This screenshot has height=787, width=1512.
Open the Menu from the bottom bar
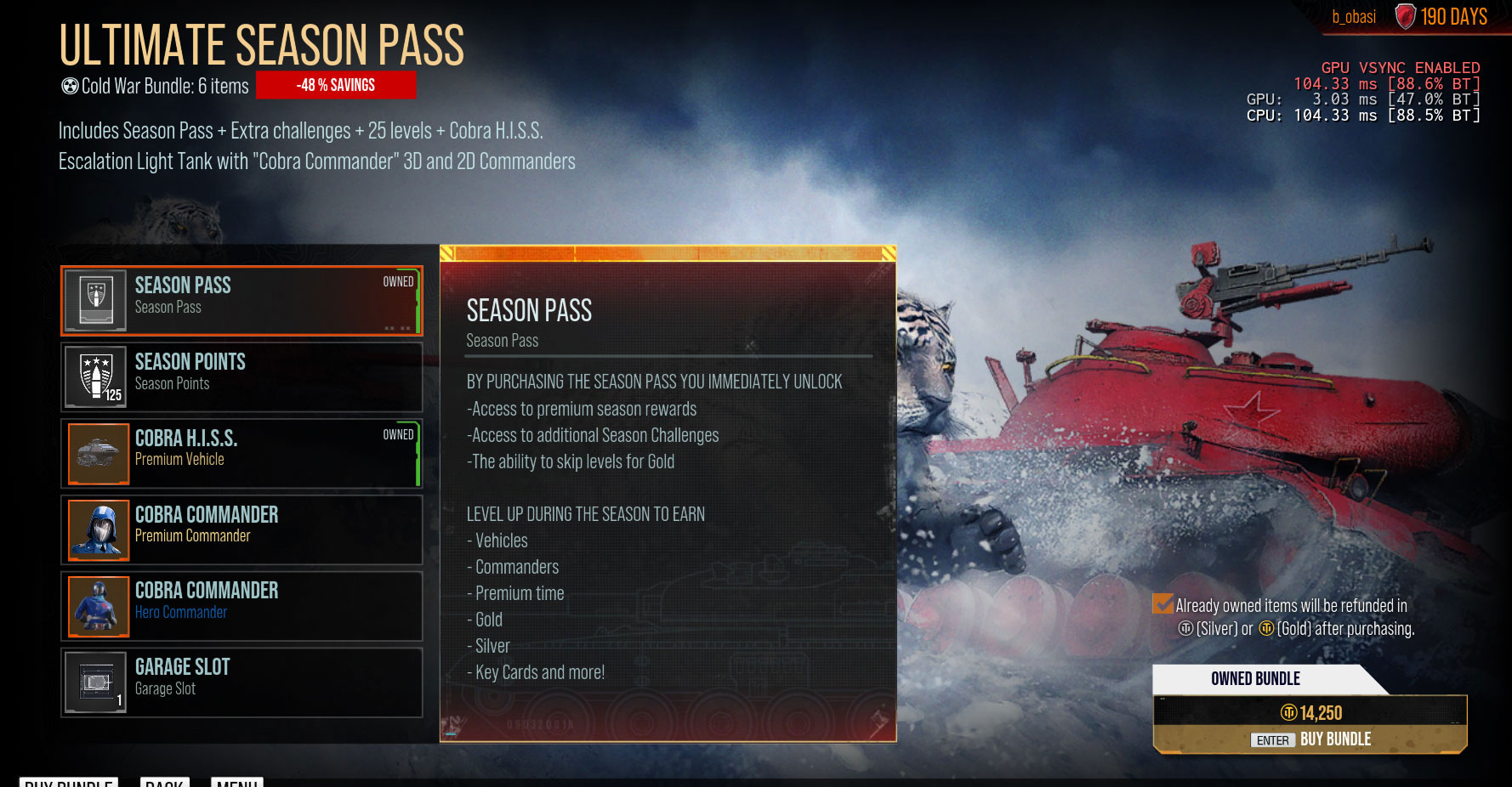pyautogui.click(x=237, y=782)
